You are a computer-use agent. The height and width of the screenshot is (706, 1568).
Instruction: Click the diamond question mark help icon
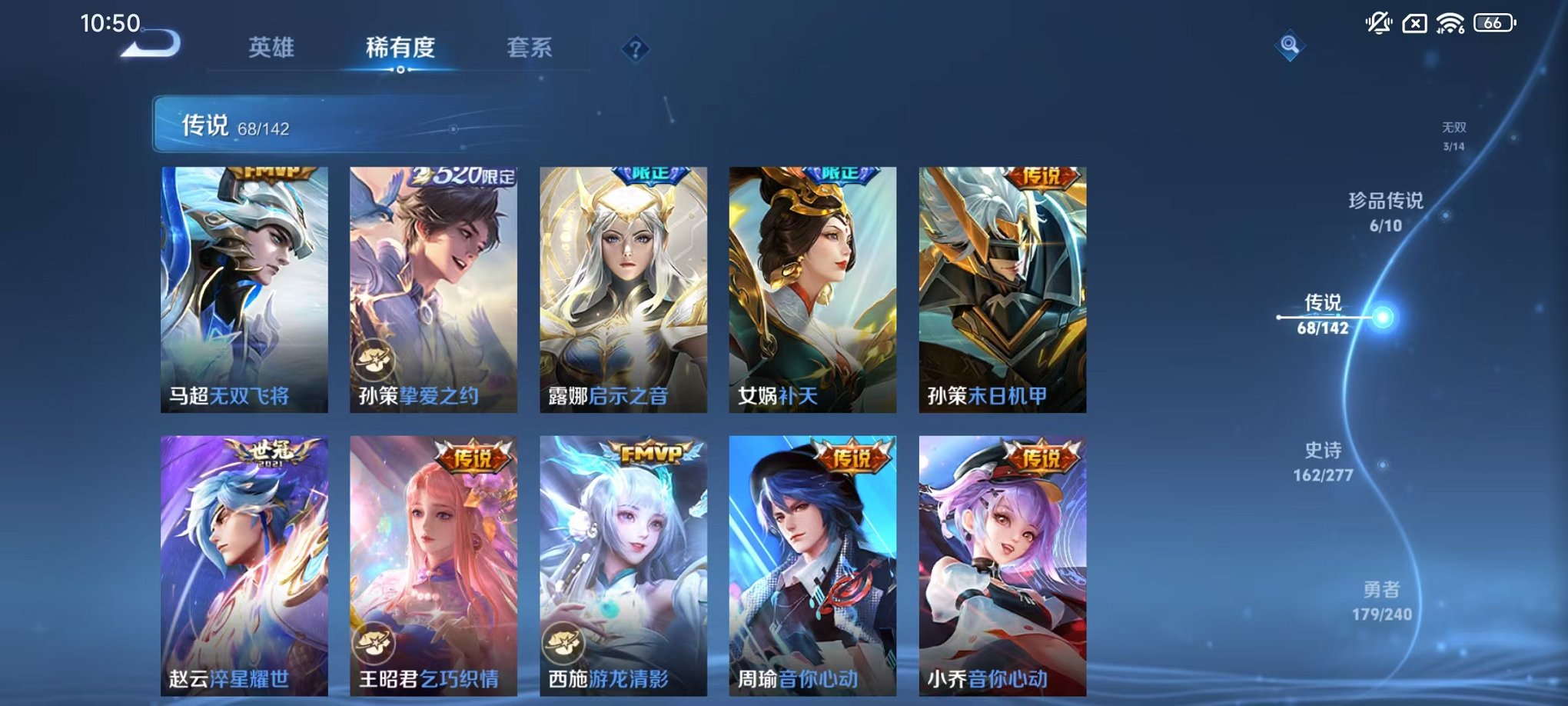634,48
